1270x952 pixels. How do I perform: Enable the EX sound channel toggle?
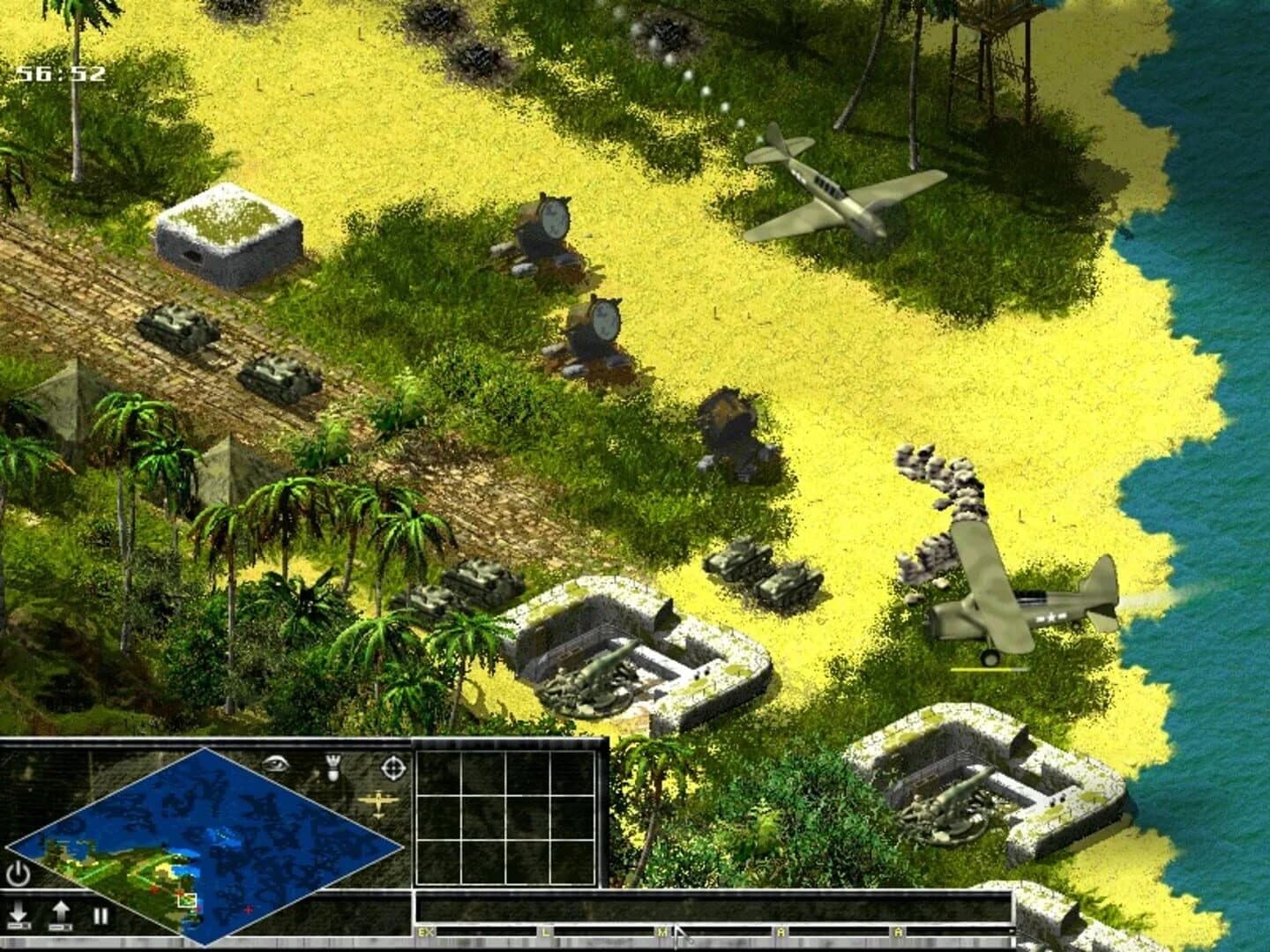coord(426,930)
